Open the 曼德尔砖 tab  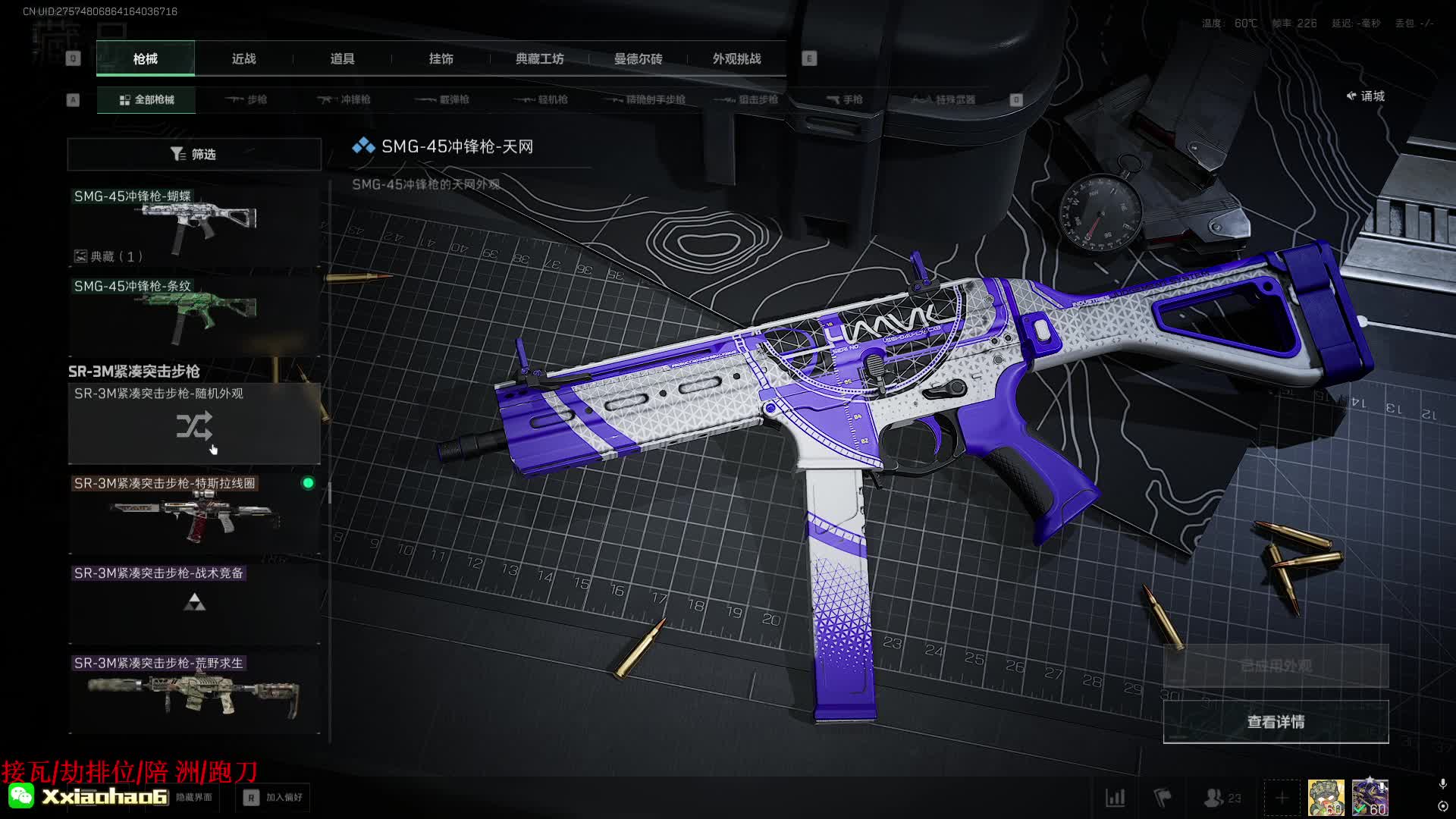(638, 58)
